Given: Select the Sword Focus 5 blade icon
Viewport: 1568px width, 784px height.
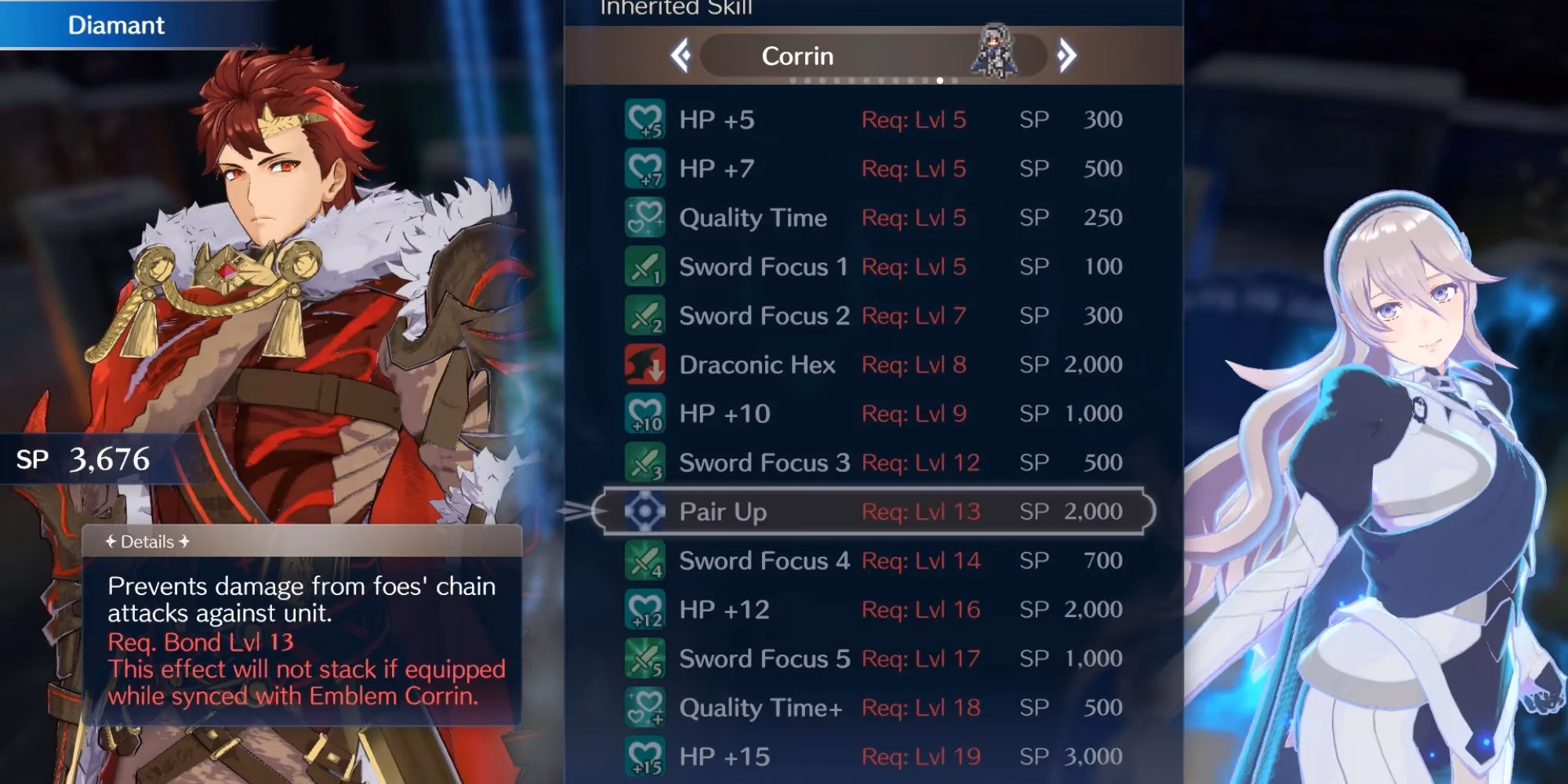Looking at the screenshot, I should point(644,659).
